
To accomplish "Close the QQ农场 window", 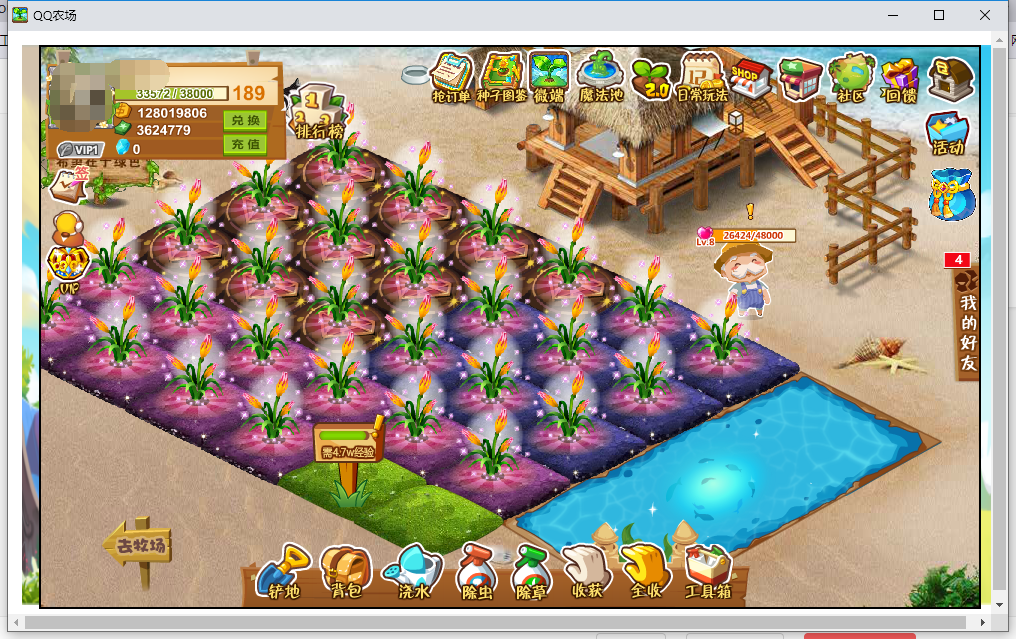I will [986, 15].
